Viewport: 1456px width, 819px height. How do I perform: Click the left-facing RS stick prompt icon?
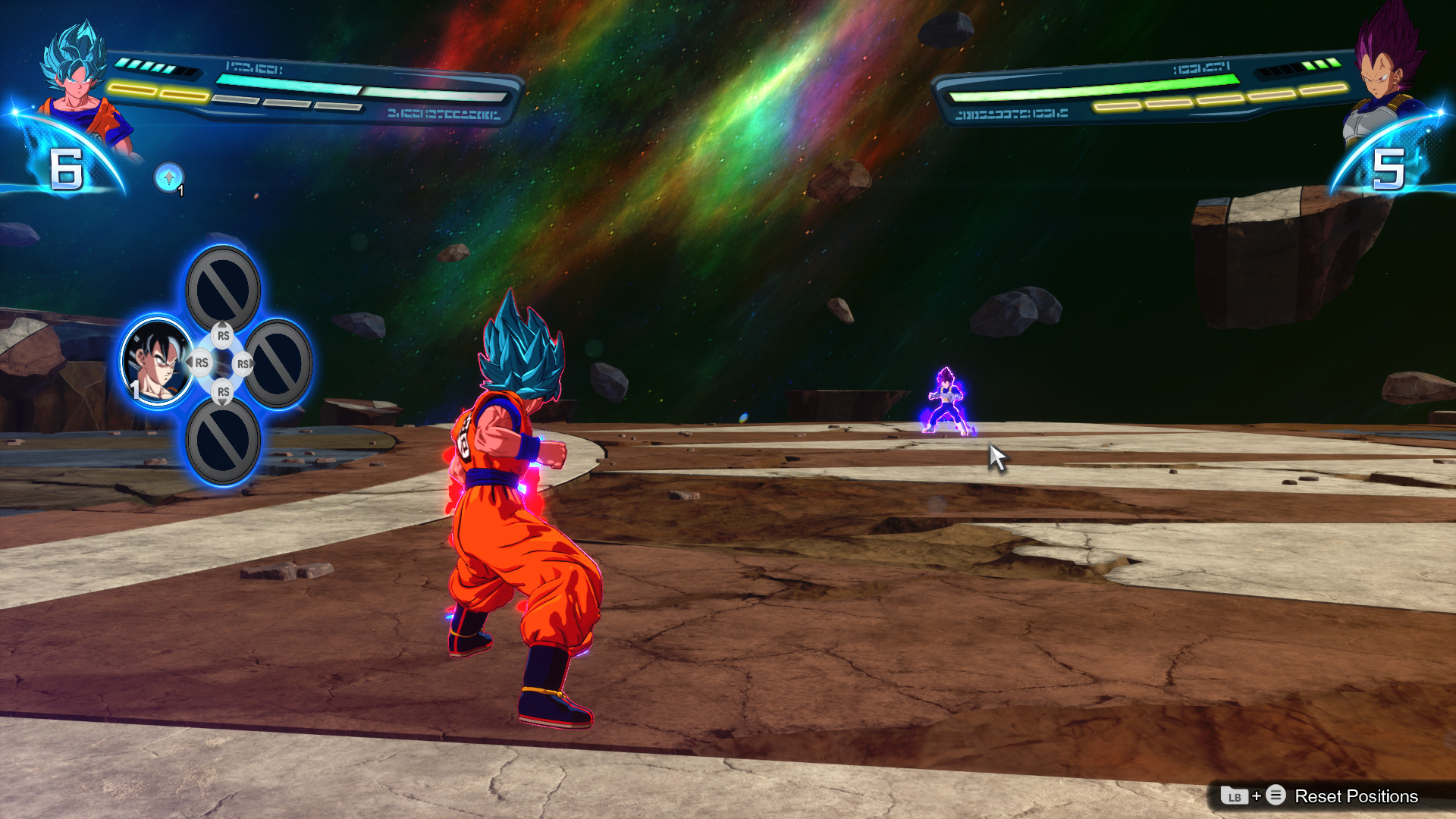[201, 364]
